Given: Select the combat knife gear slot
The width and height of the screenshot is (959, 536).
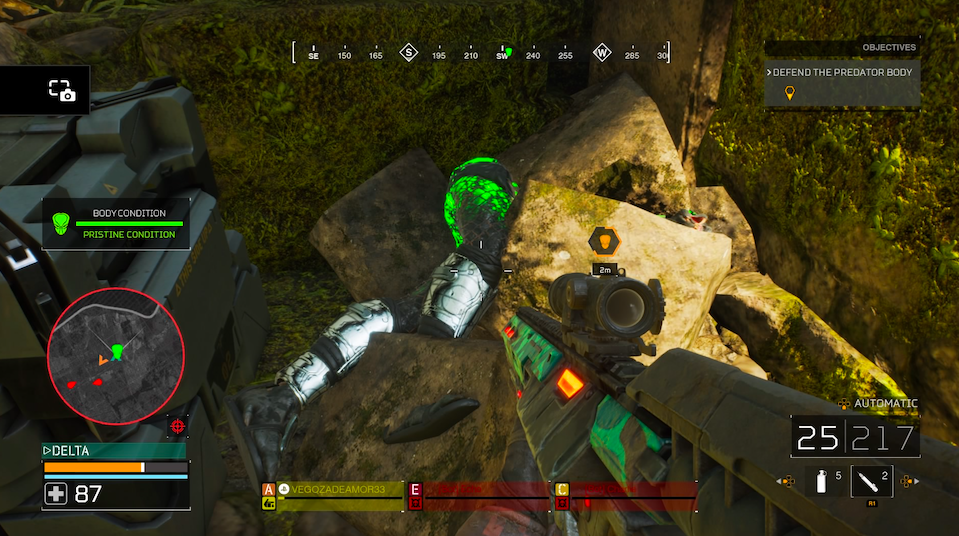Looking at the screenshot, I should click(871, 481).
